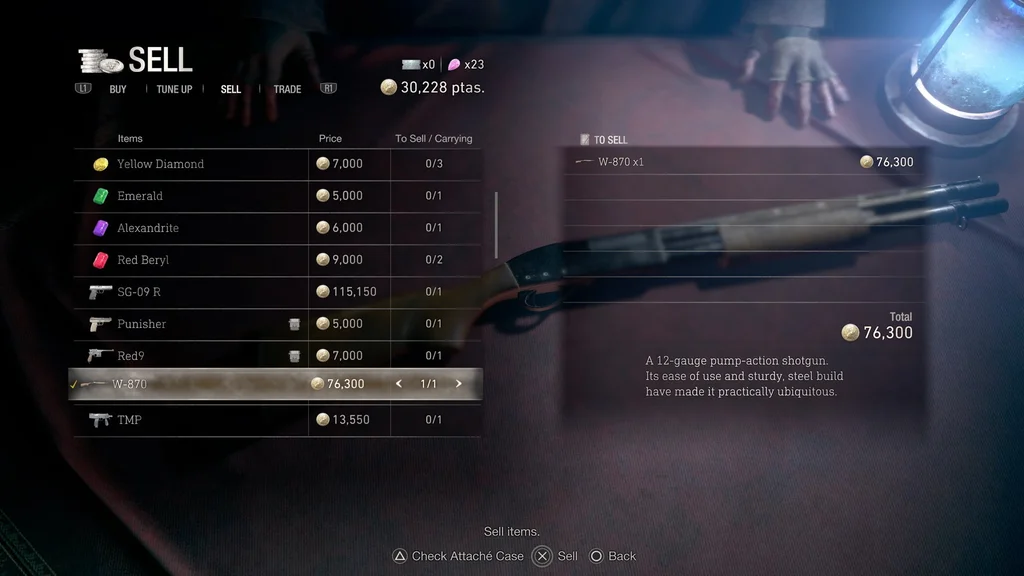Go to the TRADE tab
The width and height of the screenshot is (1024, 576).
coord(287,89)
